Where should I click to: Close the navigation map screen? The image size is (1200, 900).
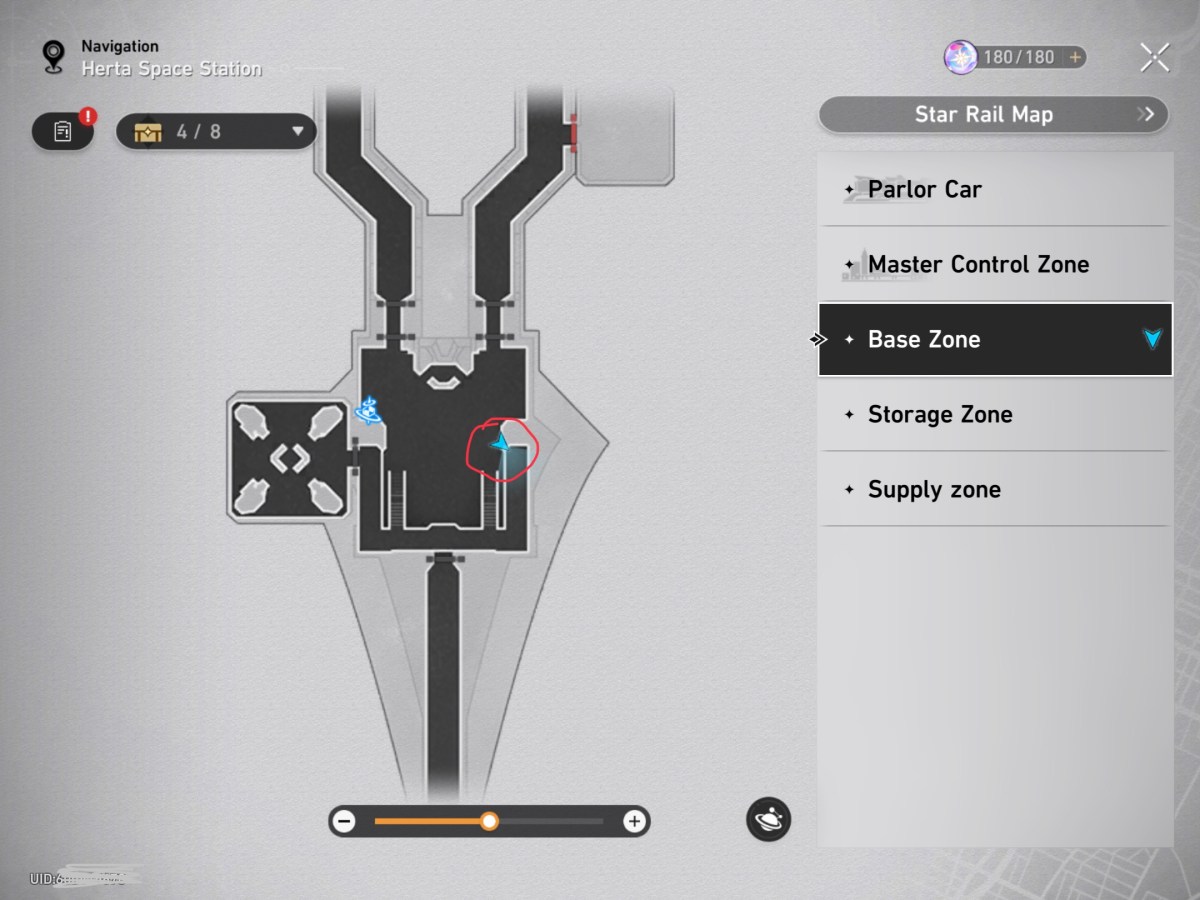pyautogui.click(x=1154, y=58)
